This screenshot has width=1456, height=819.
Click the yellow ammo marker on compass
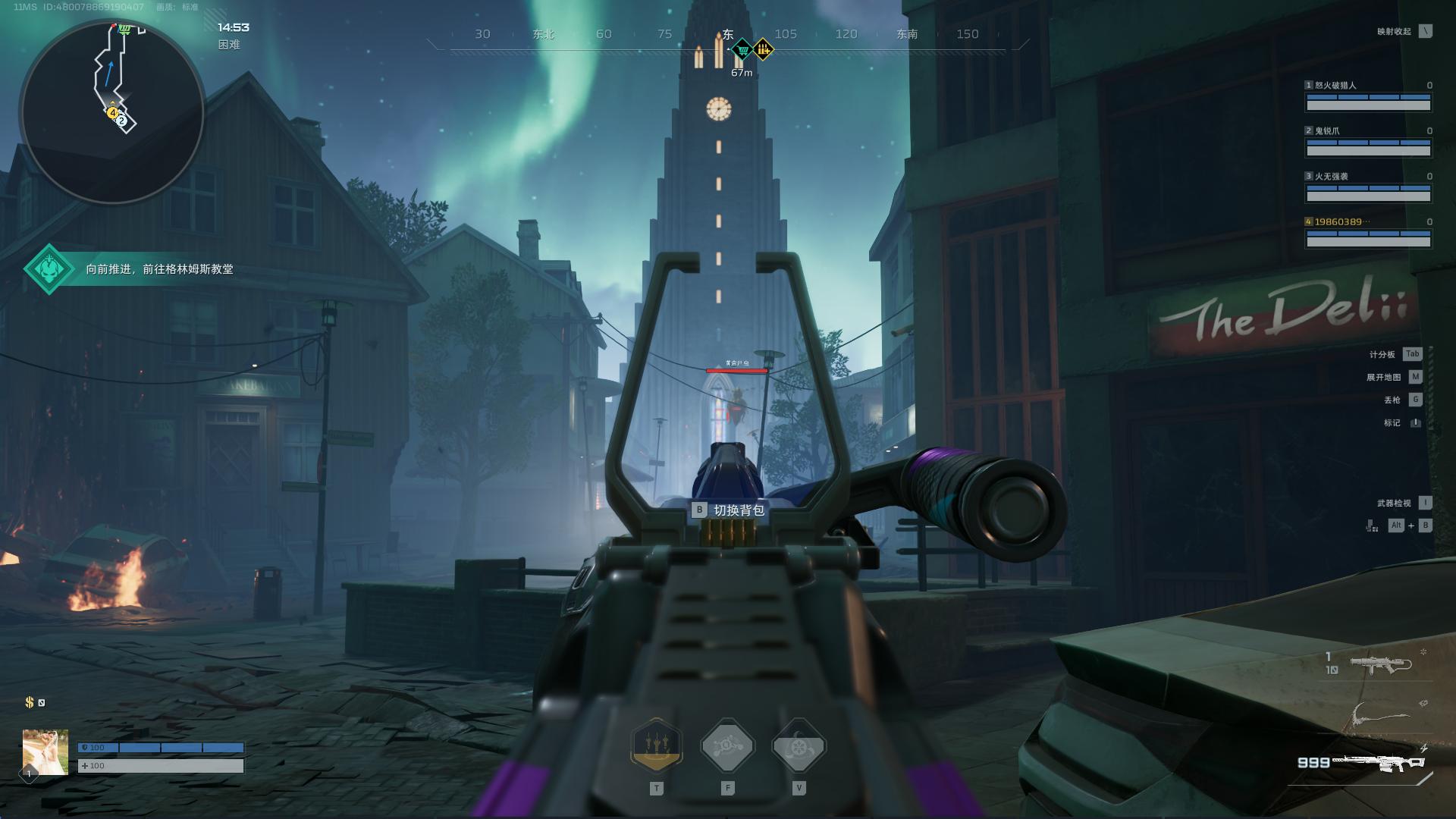[x=763, y=51]
